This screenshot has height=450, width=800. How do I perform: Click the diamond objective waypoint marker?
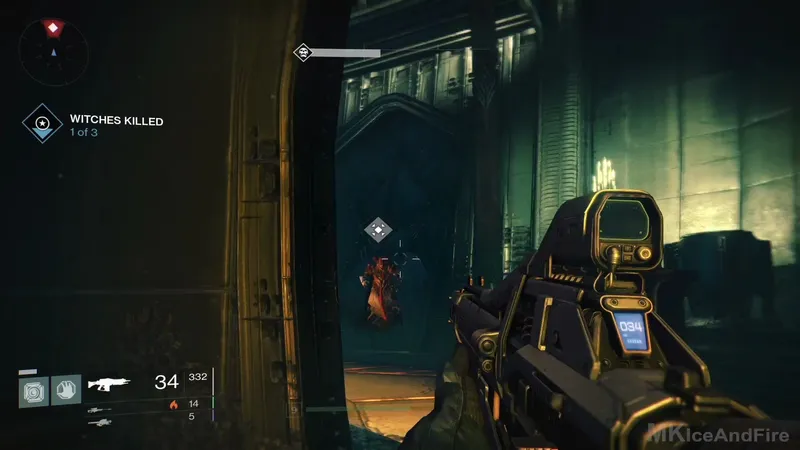pyautogui.click(x=377, y=230)
